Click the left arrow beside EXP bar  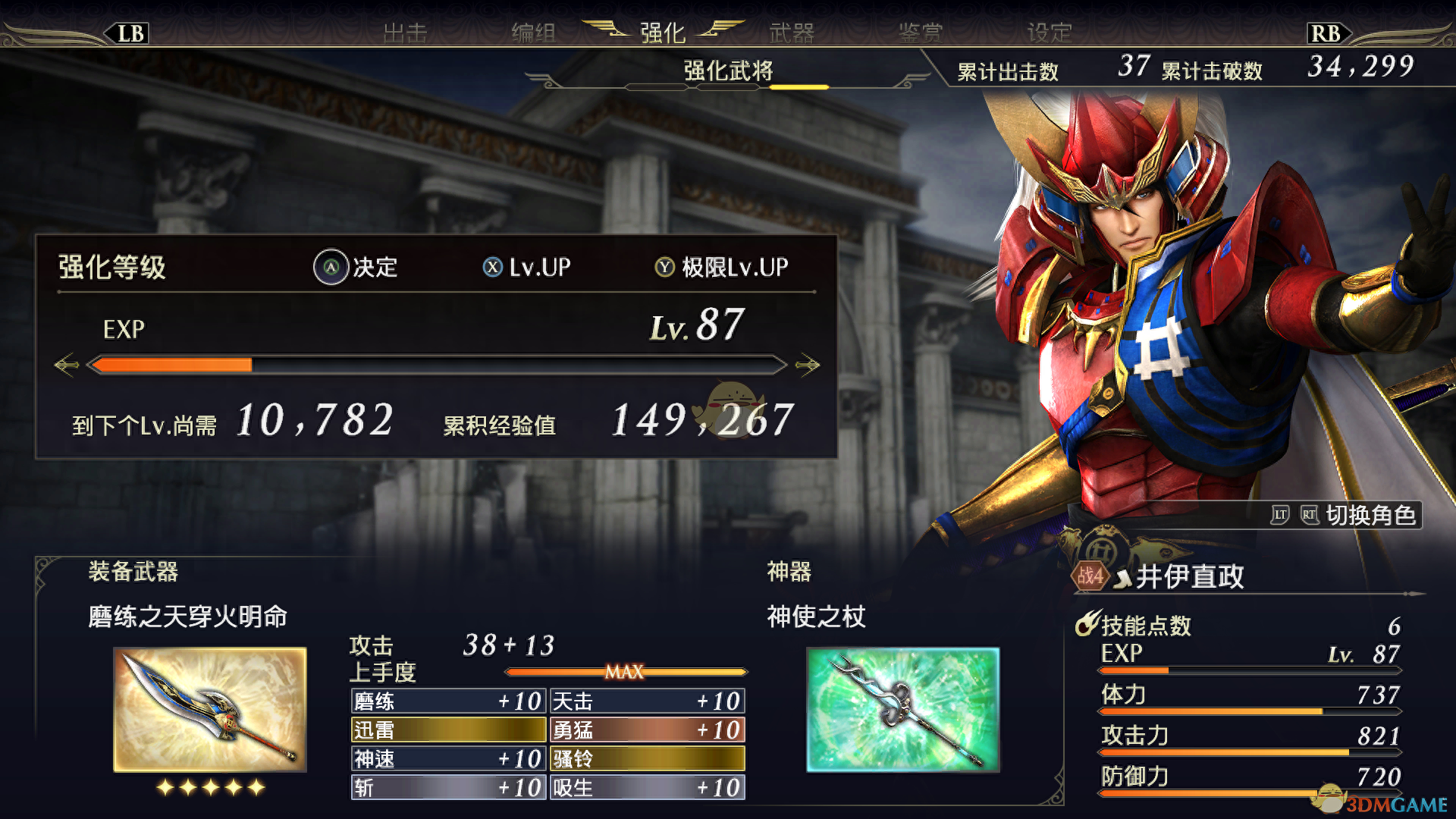click(67, 366)
